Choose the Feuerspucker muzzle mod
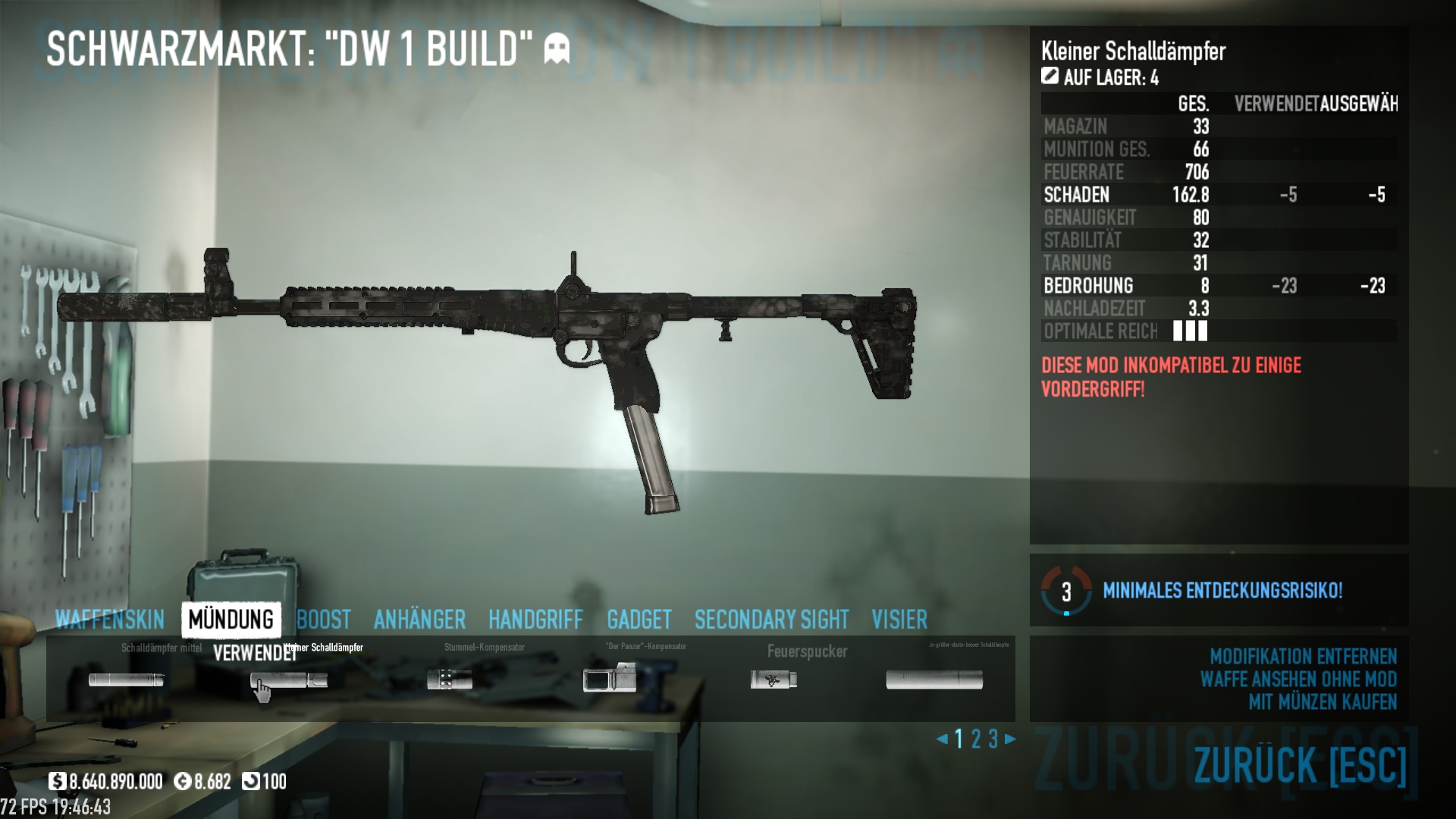 coord(773,679)
